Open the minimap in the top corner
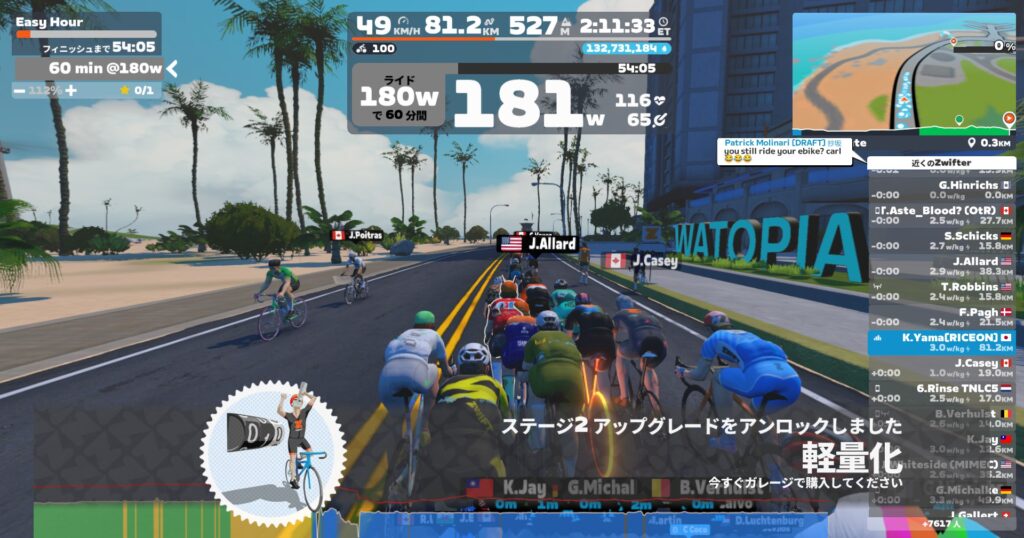Image resolution: width=1024 pixels, height=538 pixels. (904, 70)
